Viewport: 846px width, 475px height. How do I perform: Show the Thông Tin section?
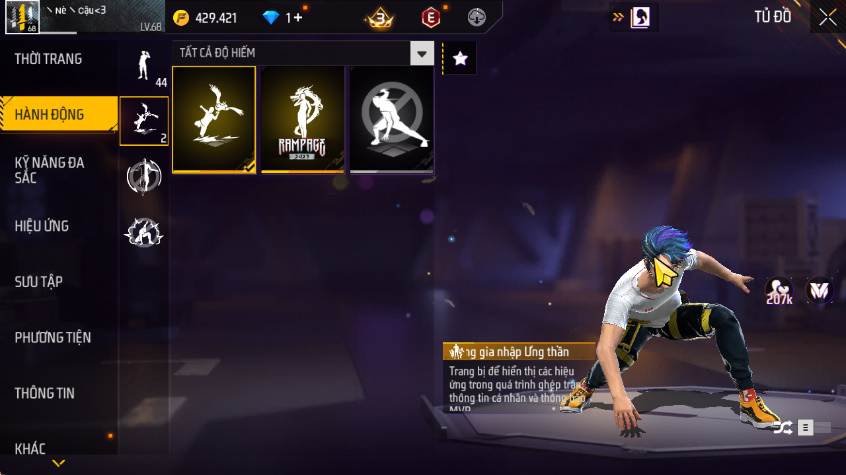[x=45, y=393]
